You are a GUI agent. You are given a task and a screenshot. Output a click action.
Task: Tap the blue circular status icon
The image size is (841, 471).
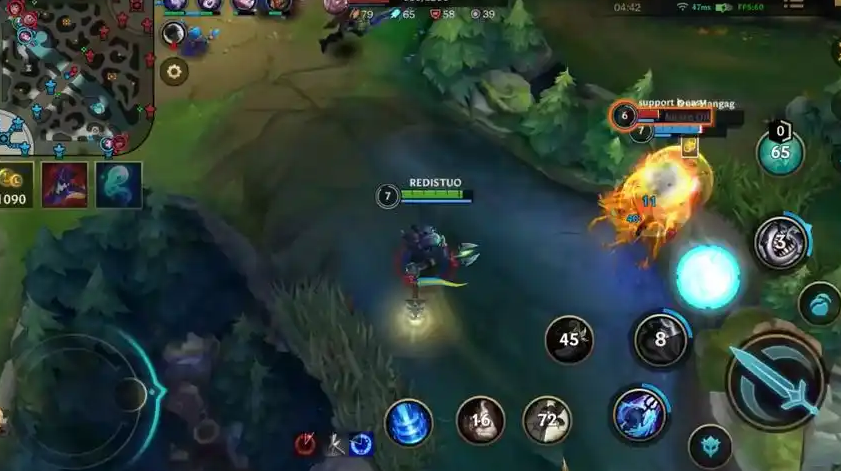click(361, 444)
